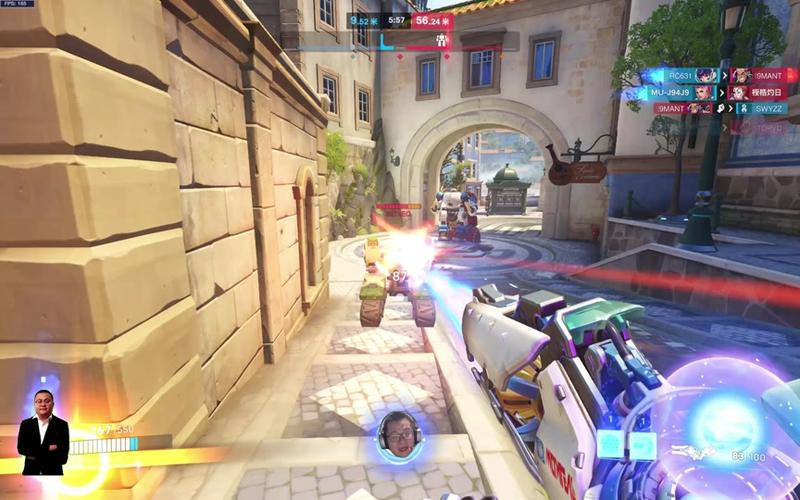The height and width of the screenshot is (500, 800).
Task: Click the suited man portrait overlay
Action: click(x=43, y=432)
